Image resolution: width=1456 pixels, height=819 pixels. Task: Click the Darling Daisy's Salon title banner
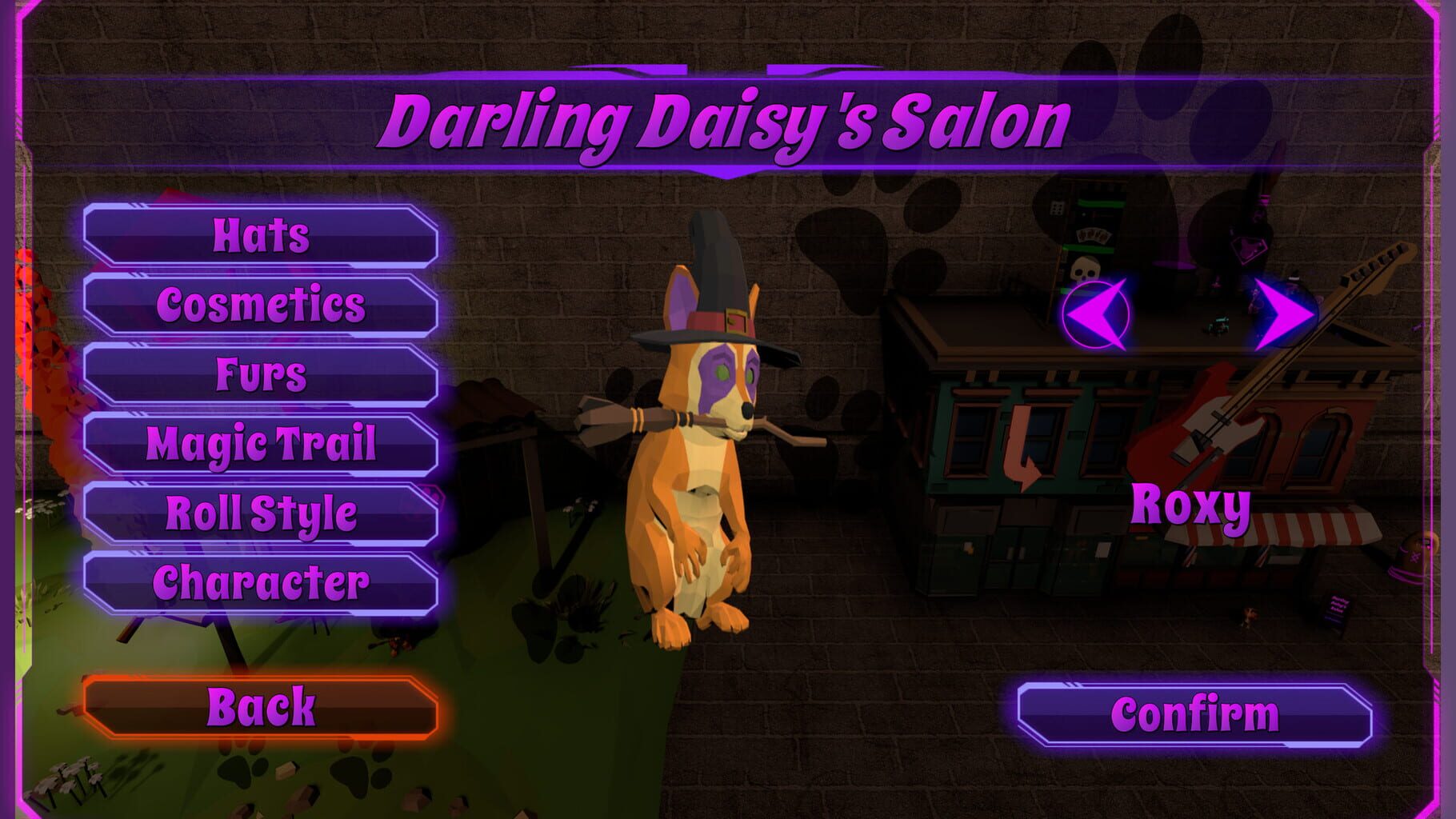[726, 120]
